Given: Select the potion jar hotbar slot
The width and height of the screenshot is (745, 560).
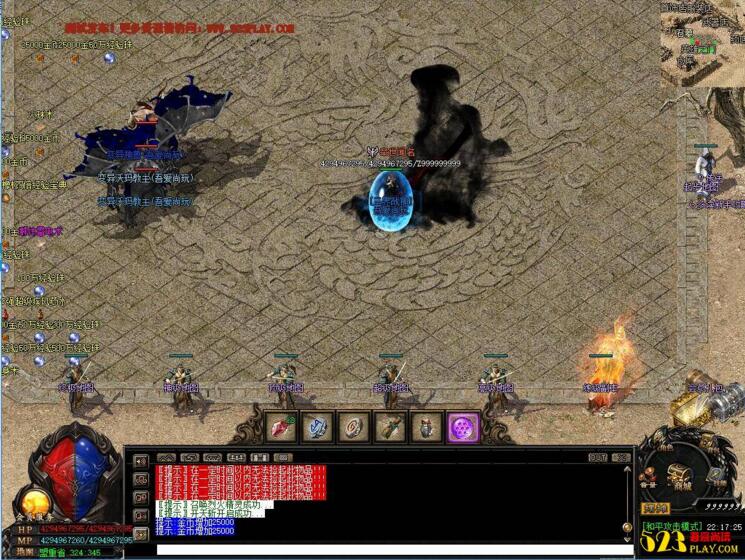Looking at the screenshot, I should pyautogui.click(x=426, y=427).
